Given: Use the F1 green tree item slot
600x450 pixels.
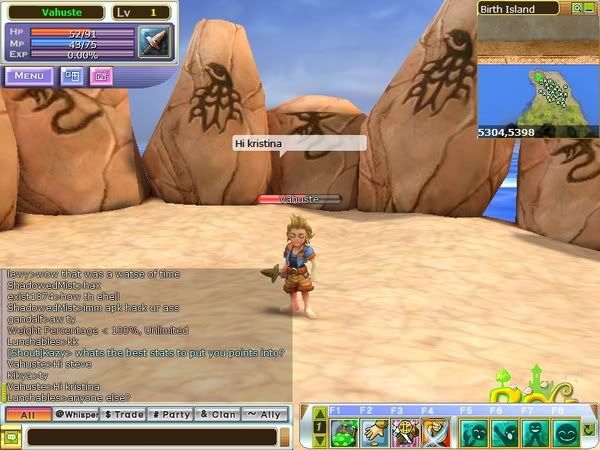Looking at the screenshot, I should tap(344, 432).
